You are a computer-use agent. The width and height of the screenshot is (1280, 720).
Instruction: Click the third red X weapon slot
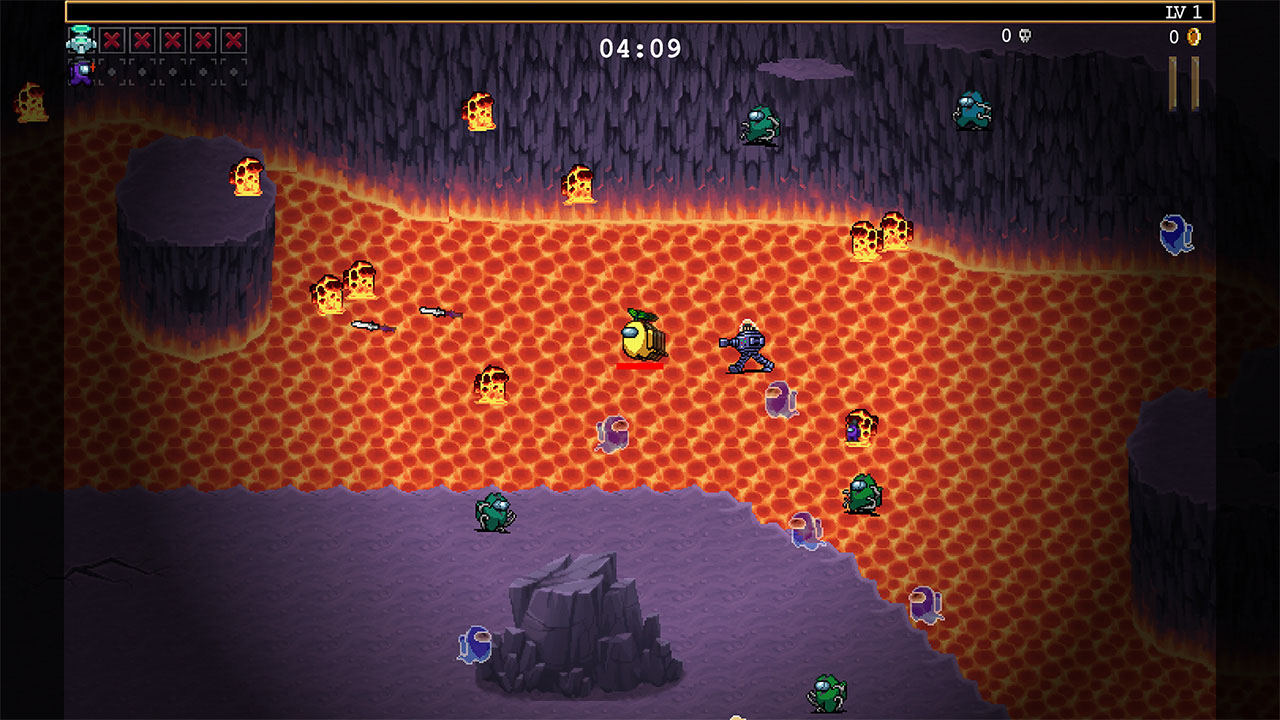[x=171, y=42]
